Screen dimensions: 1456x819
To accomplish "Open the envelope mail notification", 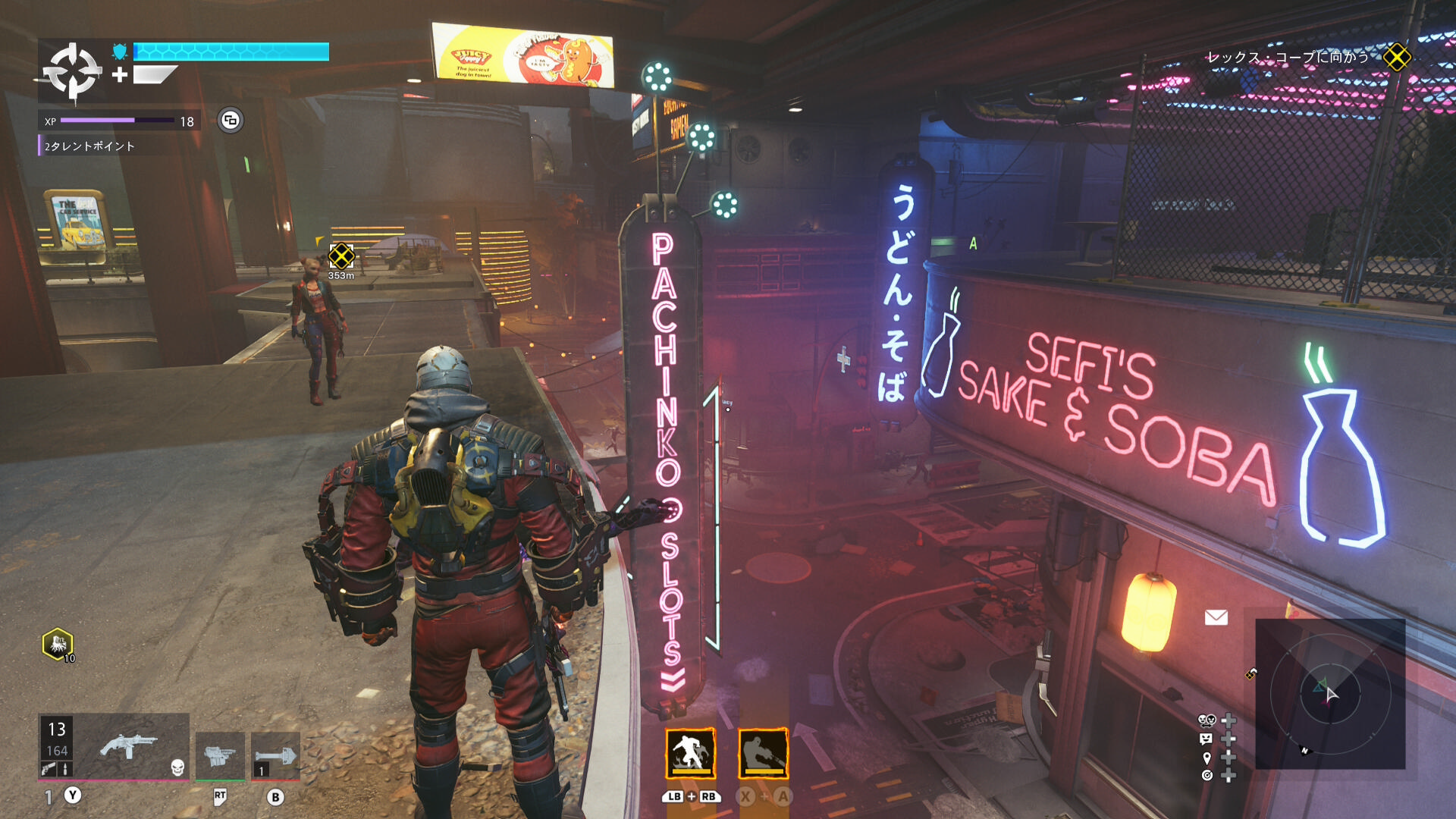I will click(1216, 617).
